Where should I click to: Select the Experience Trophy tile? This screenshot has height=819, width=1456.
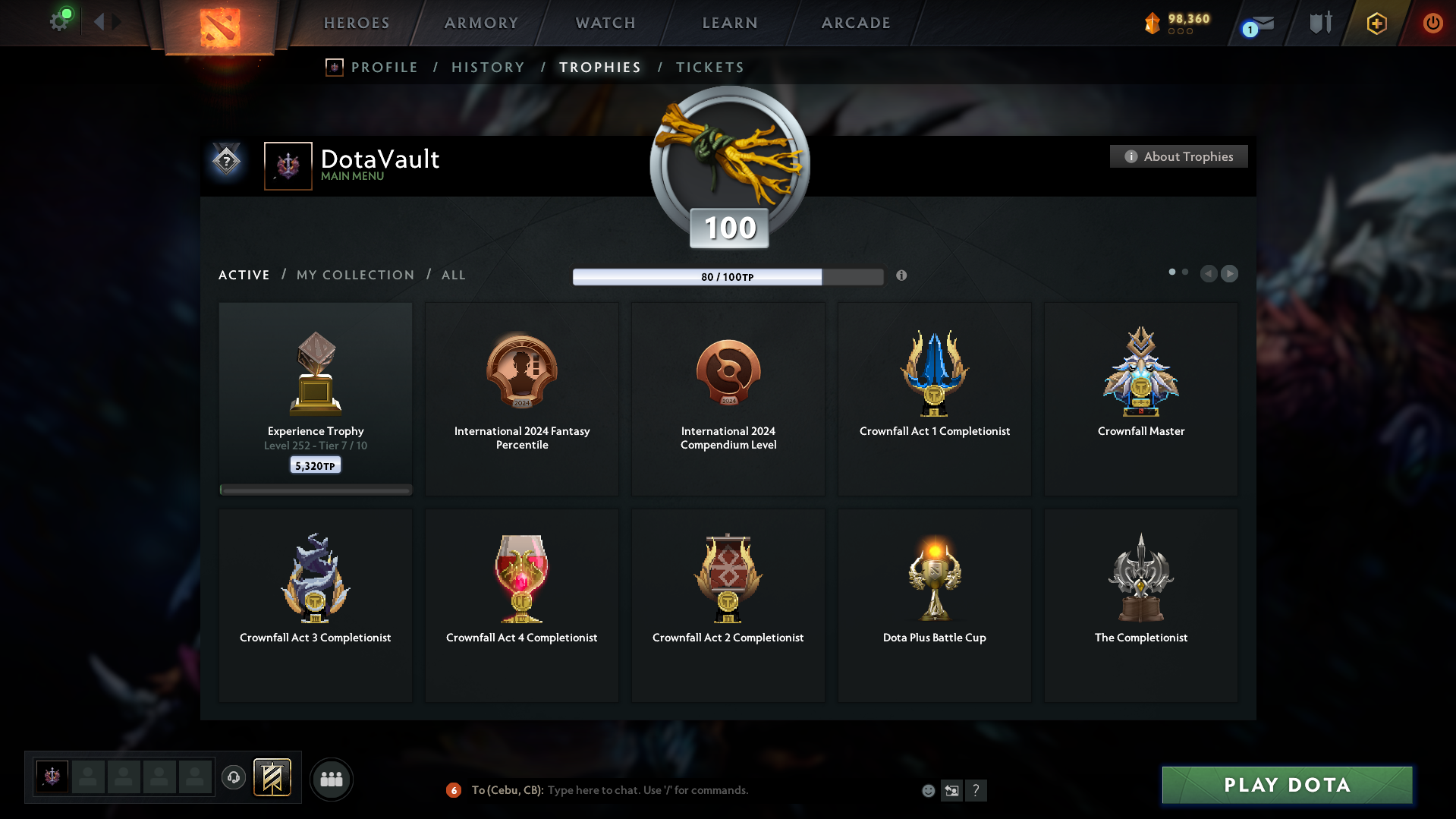coord(316,398)
